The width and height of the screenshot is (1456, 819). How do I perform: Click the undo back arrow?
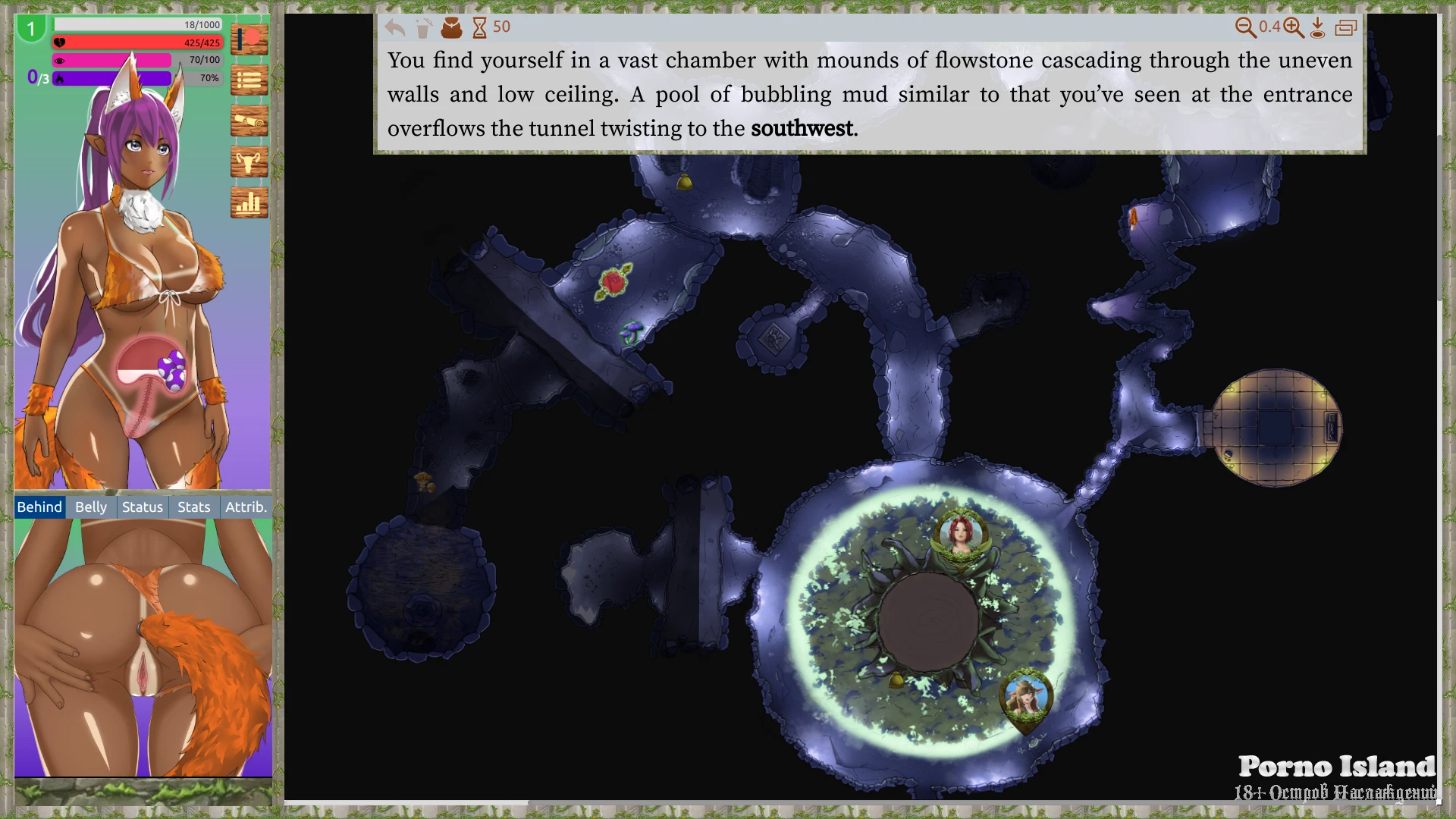pyautogui.click(x=394, y=28)
